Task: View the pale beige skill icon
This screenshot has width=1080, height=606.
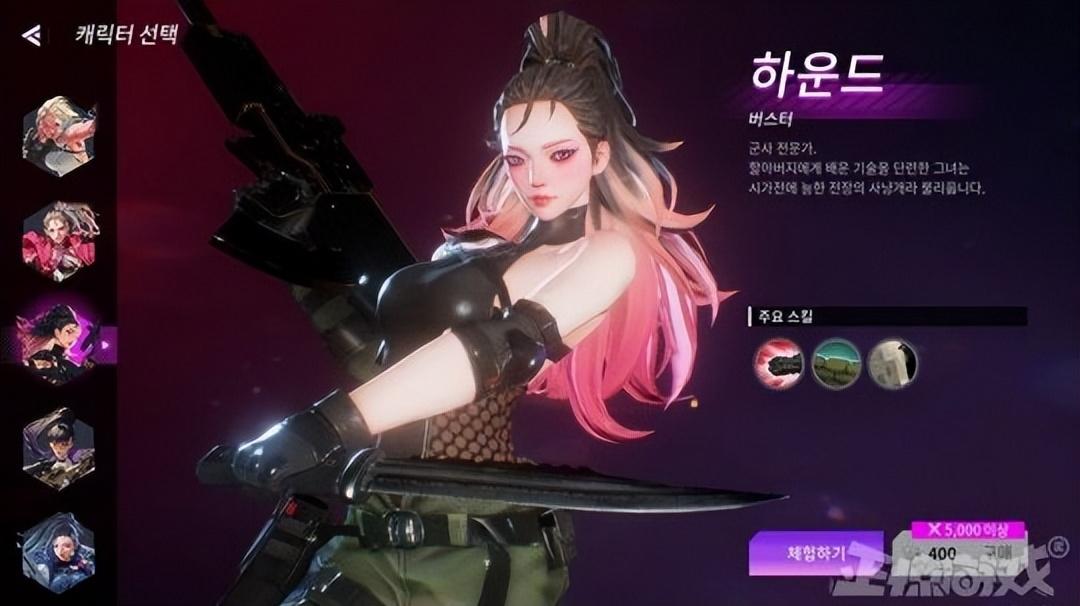Action: coord(893,362)
